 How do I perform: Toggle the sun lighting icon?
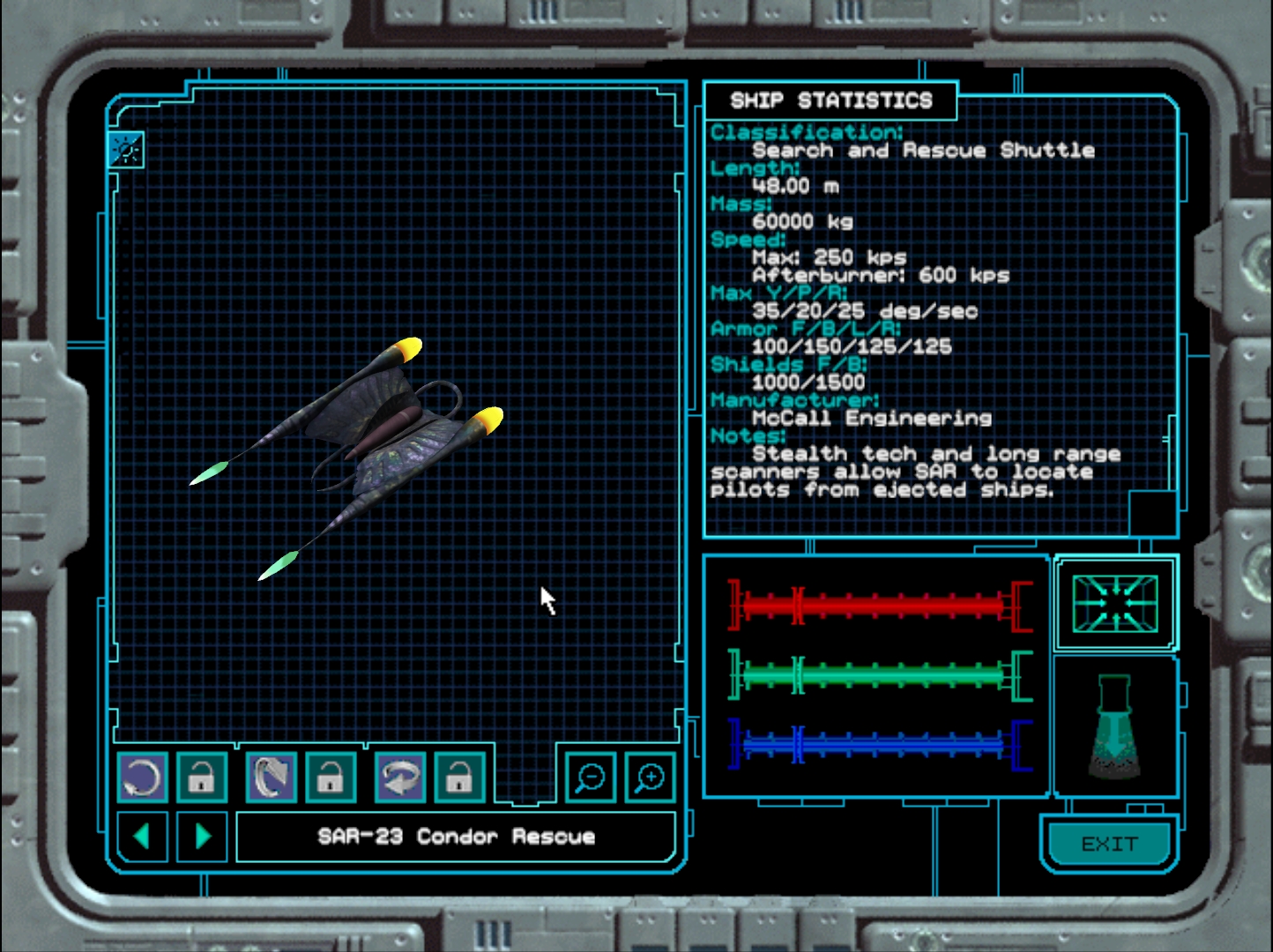pyautogui.click(x=126, y=151)
